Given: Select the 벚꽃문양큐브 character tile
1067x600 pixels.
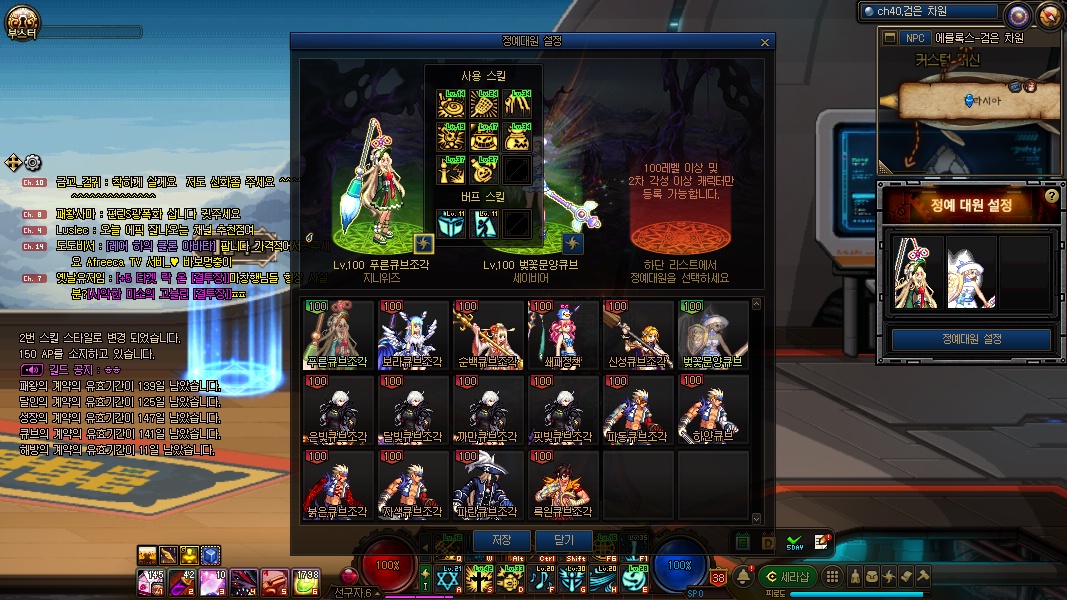Looking at the screenshot, I should pyautogui.click(x=713, y=335).
